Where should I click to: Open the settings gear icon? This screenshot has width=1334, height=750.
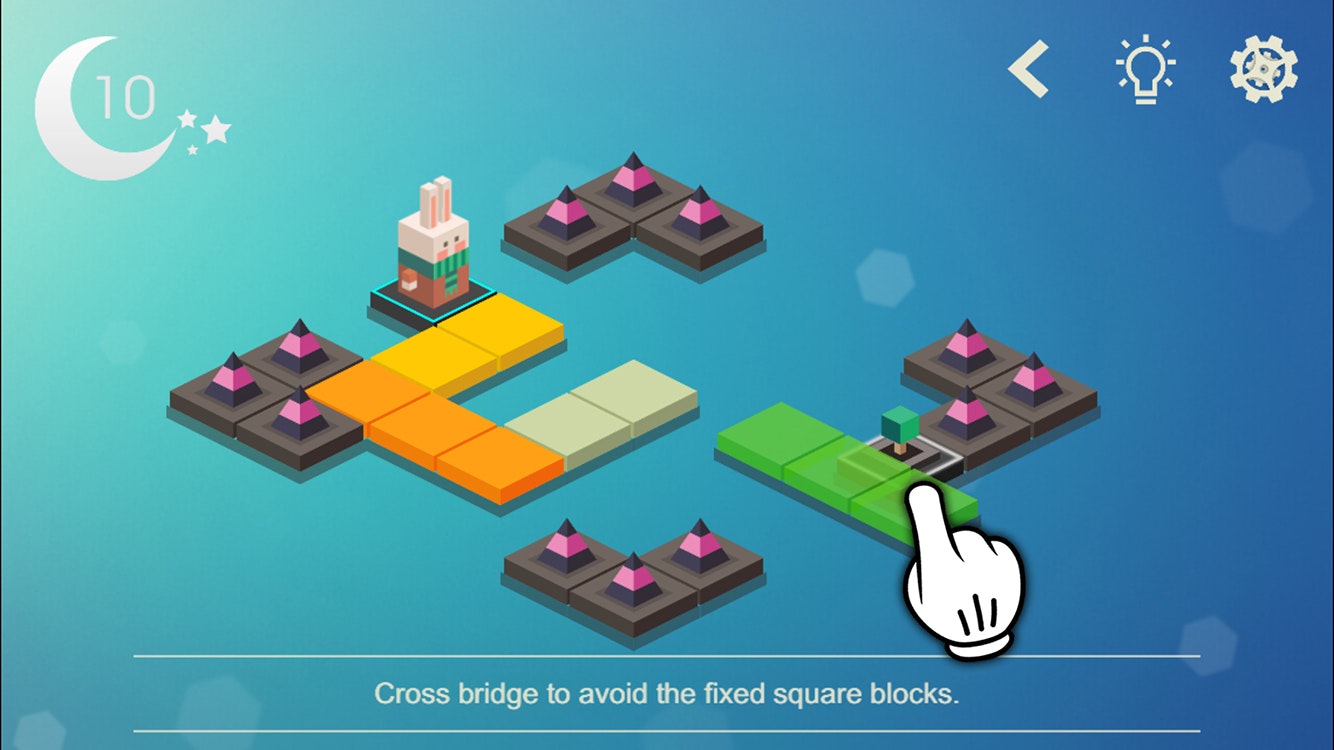pos(1262,67)
